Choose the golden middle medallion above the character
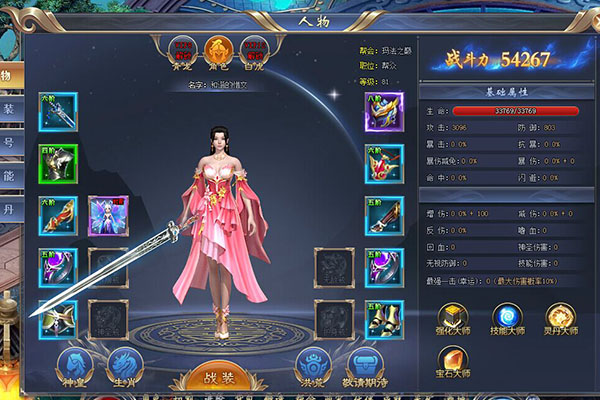The width and height of the screenshot is (600, 400). pos(218,50)
